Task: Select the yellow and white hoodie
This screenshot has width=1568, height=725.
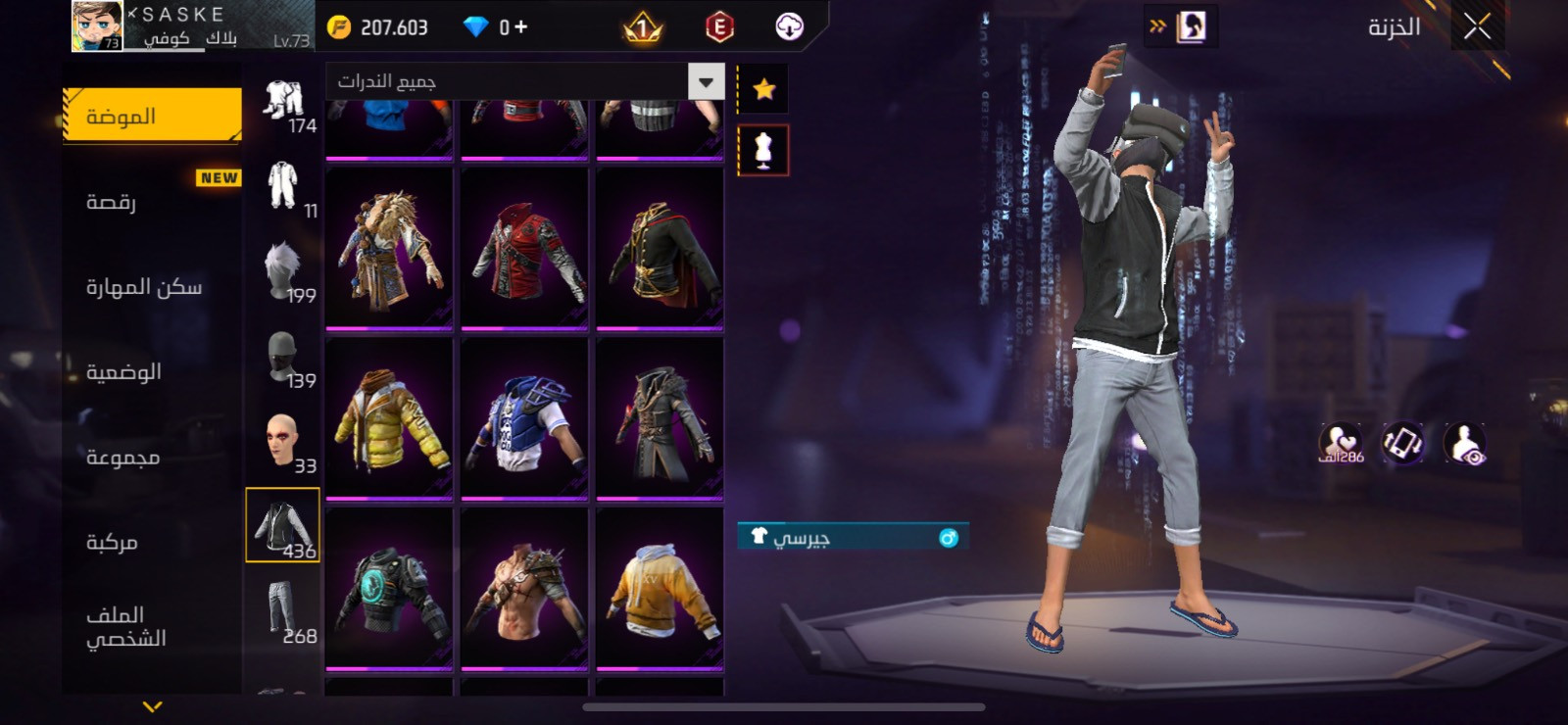Action: (x=660, y=589)
